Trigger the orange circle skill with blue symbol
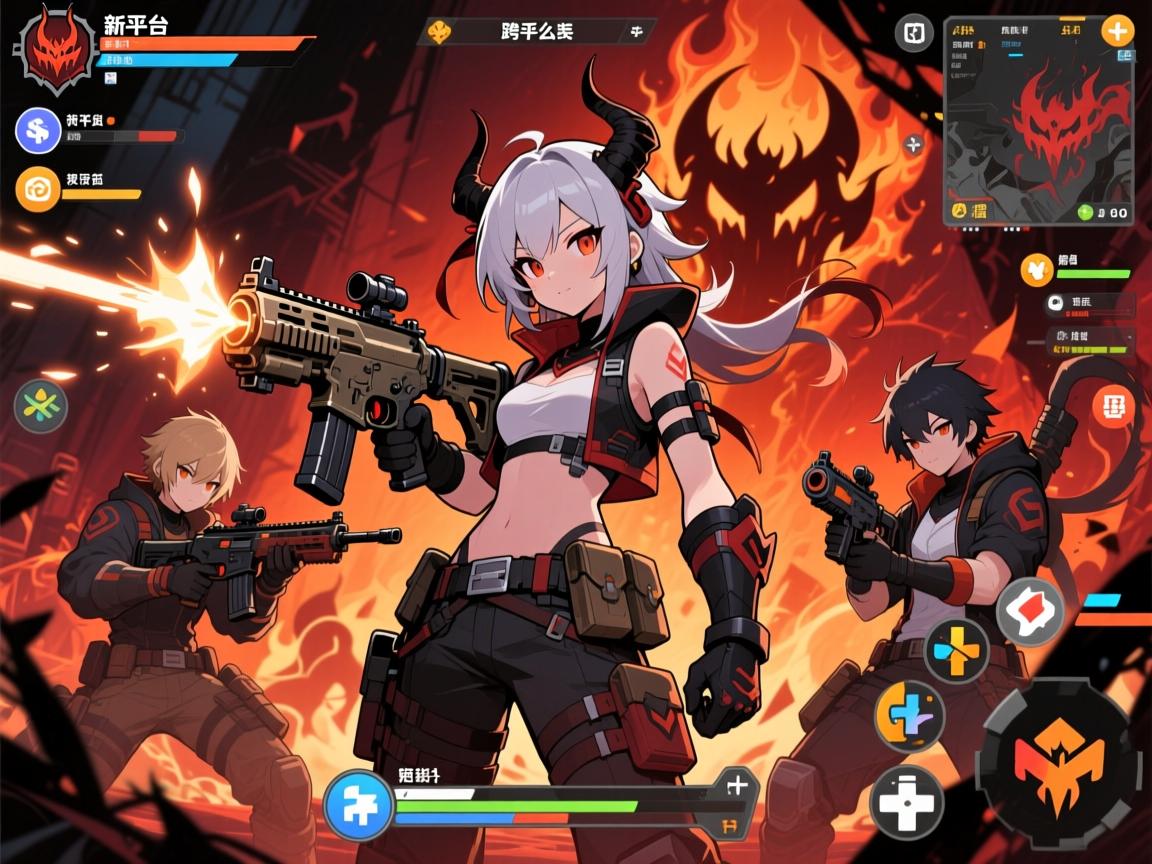 click(909, 715)
